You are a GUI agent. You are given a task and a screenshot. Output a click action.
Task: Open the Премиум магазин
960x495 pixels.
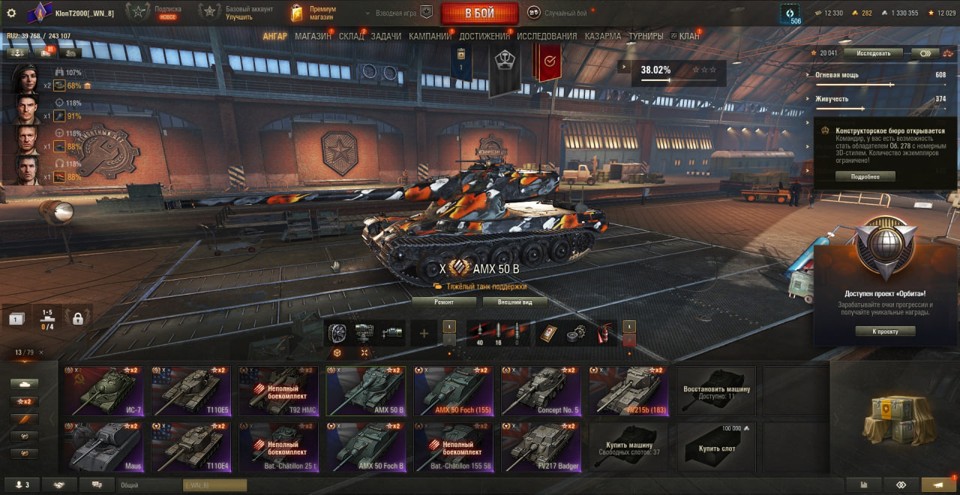313,13
